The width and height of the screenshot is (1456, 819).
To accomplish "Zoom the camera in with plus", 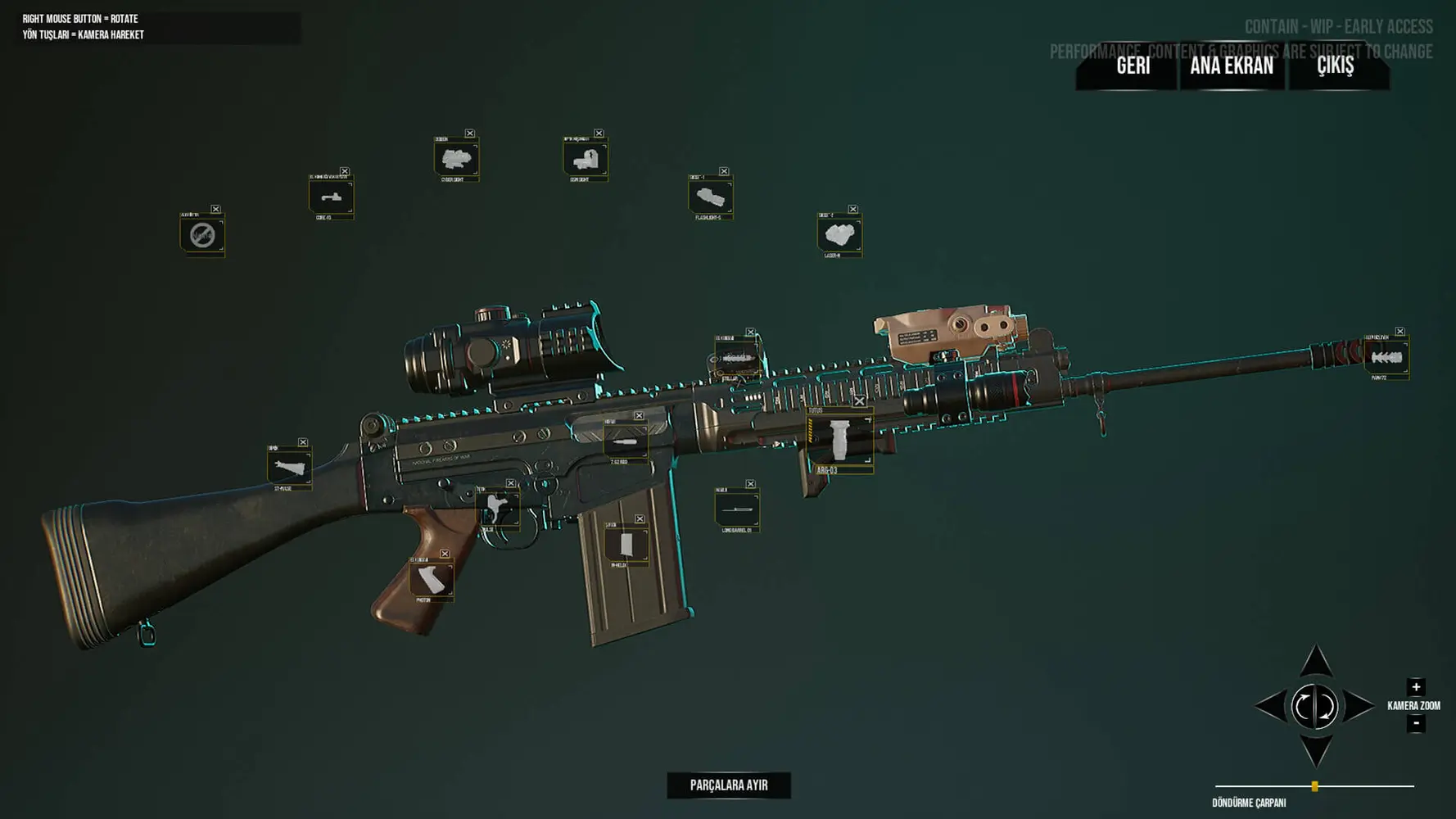I will 1416,687.
